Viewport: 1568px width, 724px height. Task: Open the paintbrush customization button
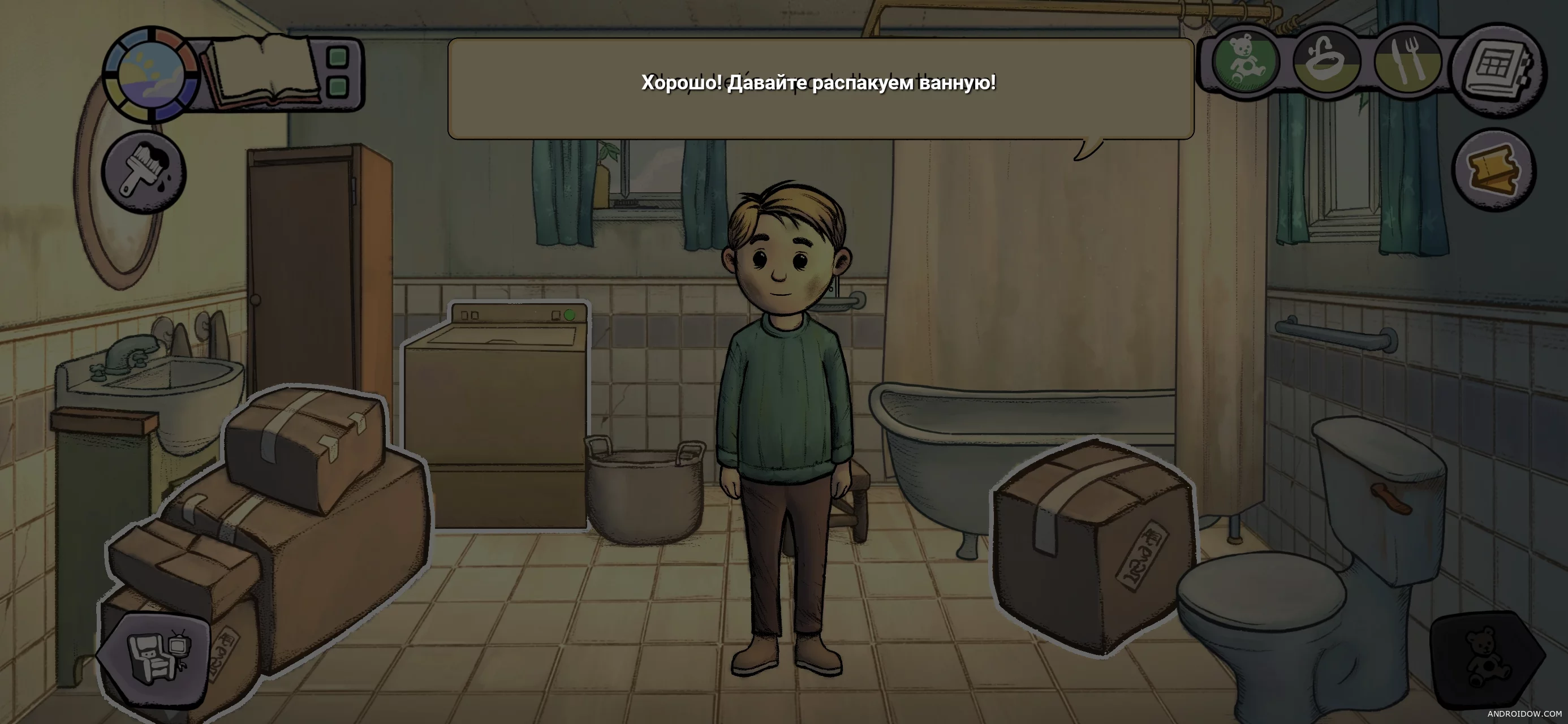[x=144, y=171]
